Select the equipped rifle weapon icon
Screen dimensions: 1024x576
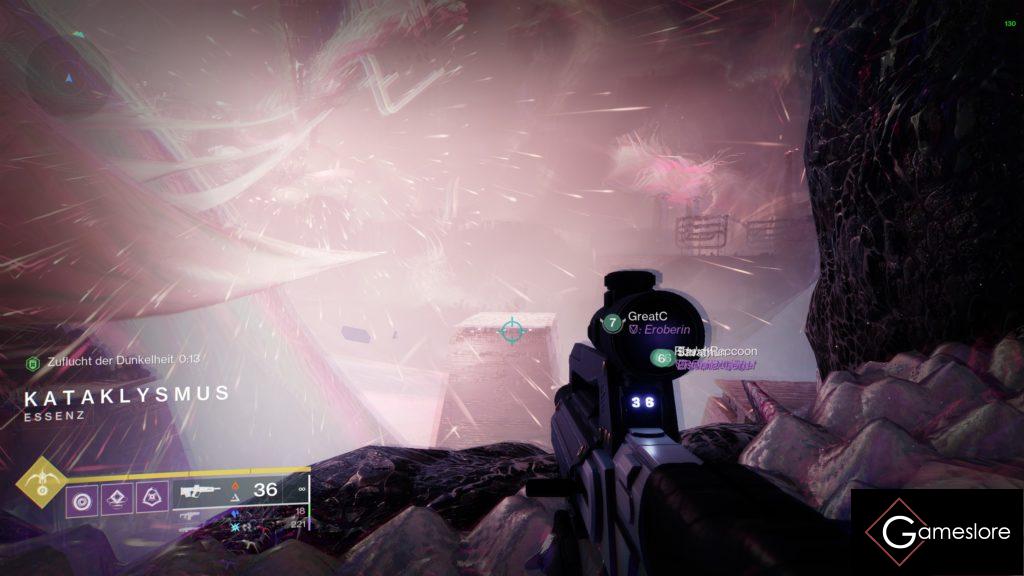(198, 492)
